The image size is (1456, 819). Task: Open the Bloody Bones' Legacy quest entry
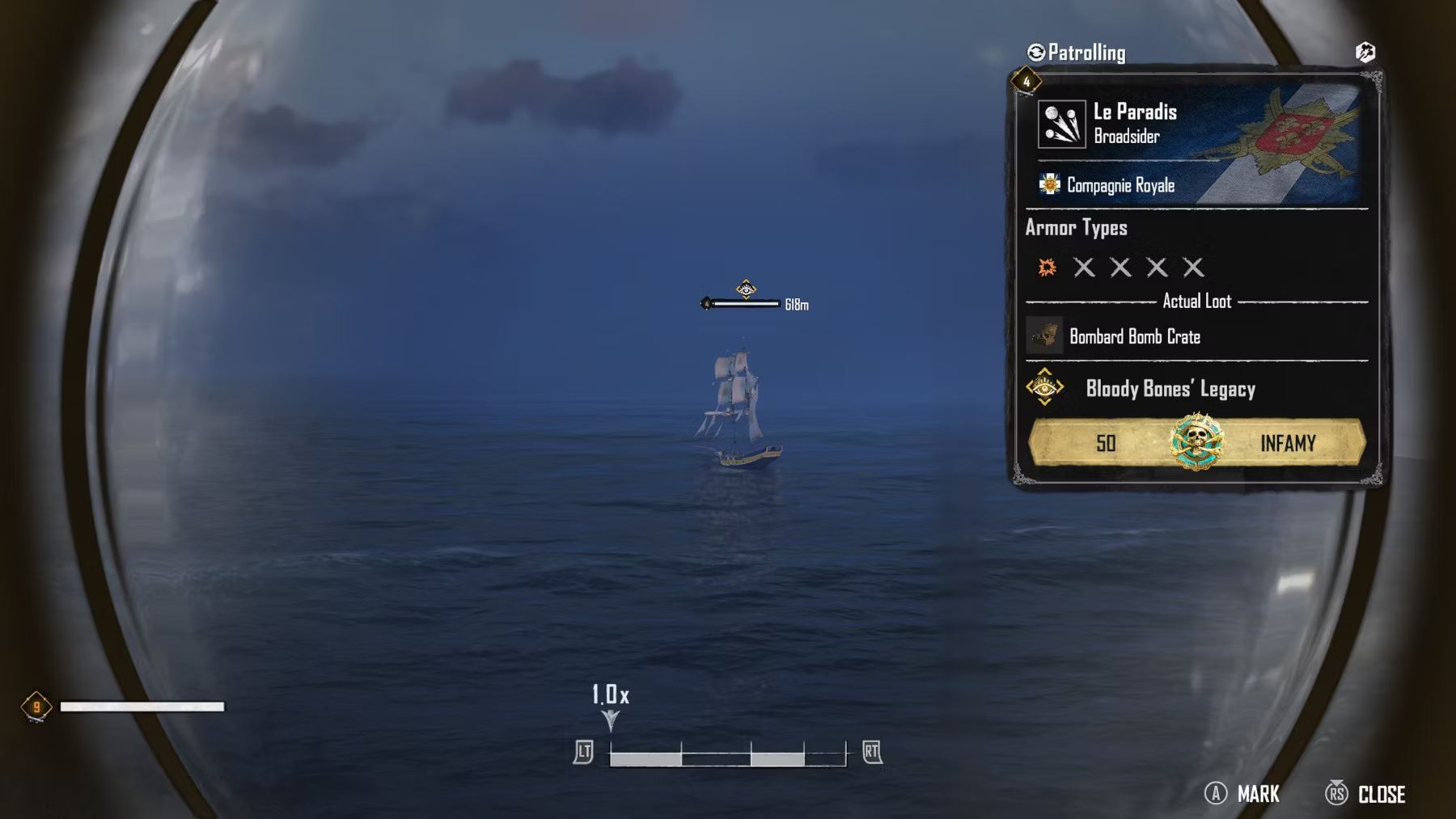click(1170, 389)
